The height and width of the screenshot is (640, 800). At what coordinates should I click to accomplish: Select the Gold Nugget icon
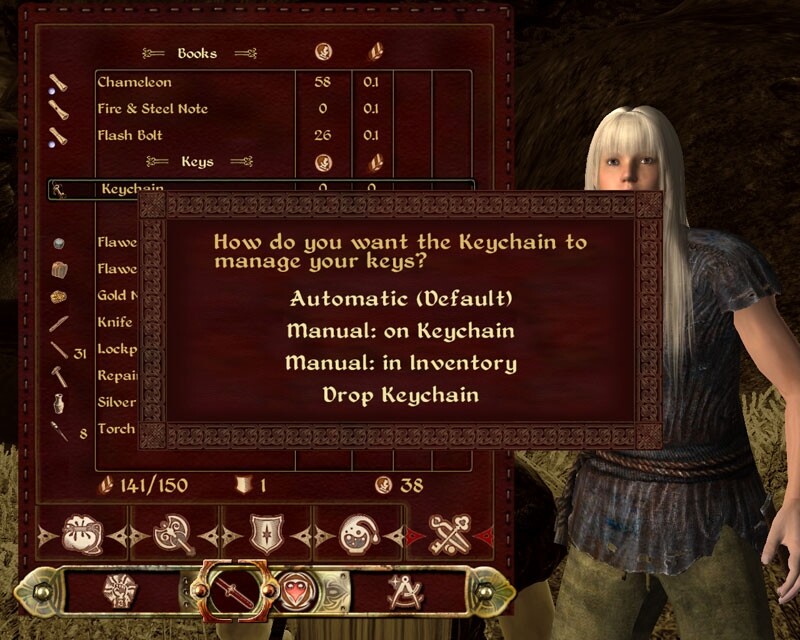[x=59, y=297]
